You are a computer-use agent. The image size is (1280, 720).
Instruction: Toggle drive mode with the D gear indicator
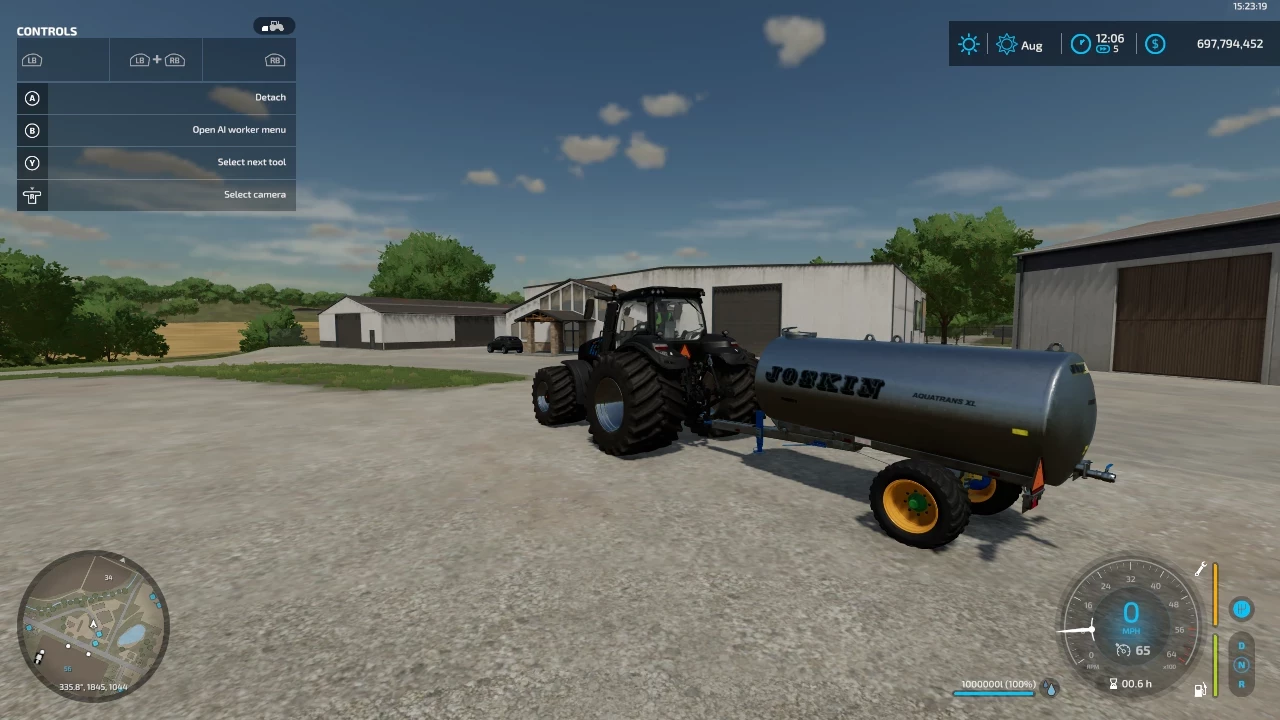point(1241,646)
